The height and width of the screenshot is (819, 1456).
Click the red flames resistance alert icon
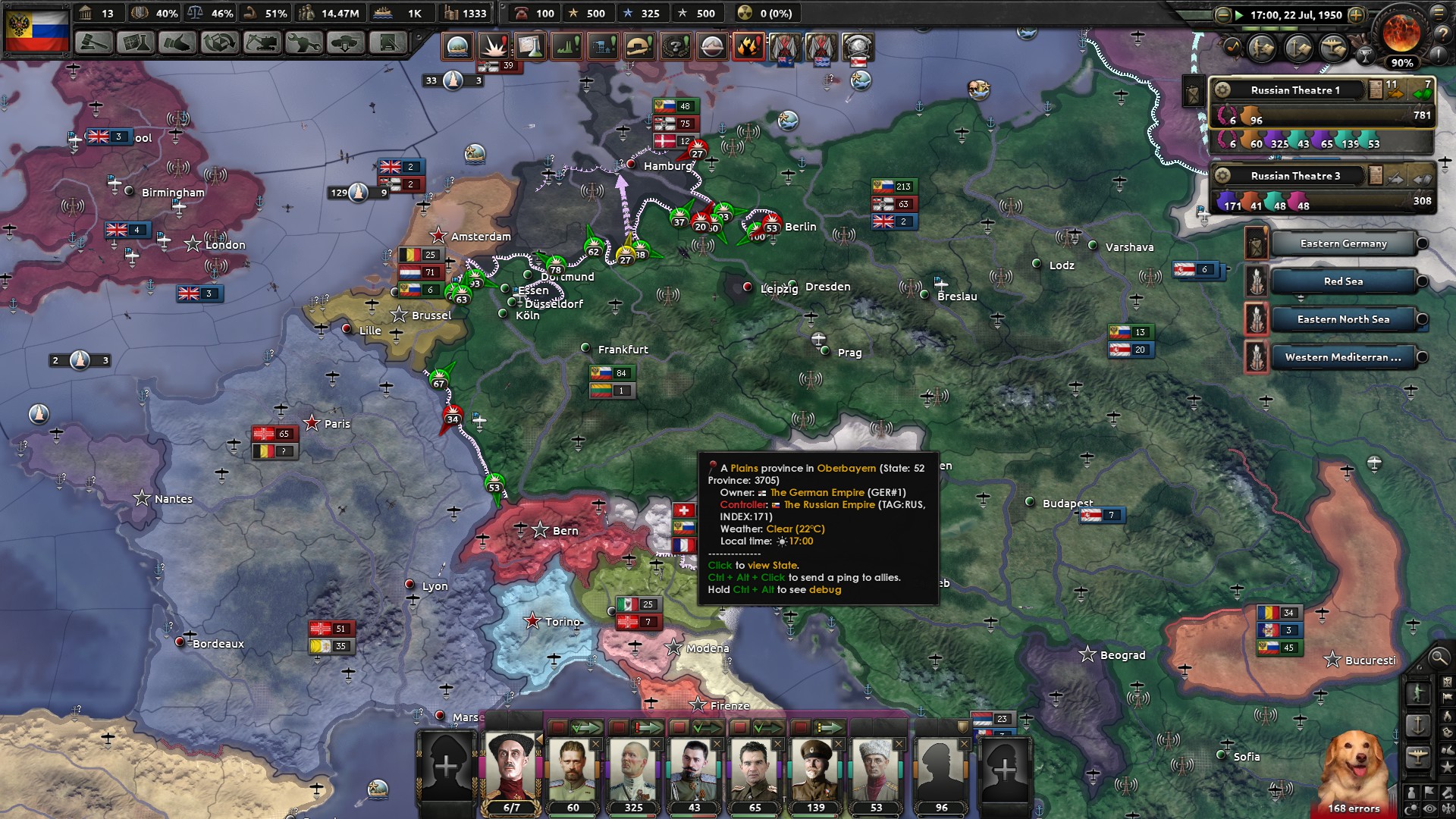pos(749,46)
